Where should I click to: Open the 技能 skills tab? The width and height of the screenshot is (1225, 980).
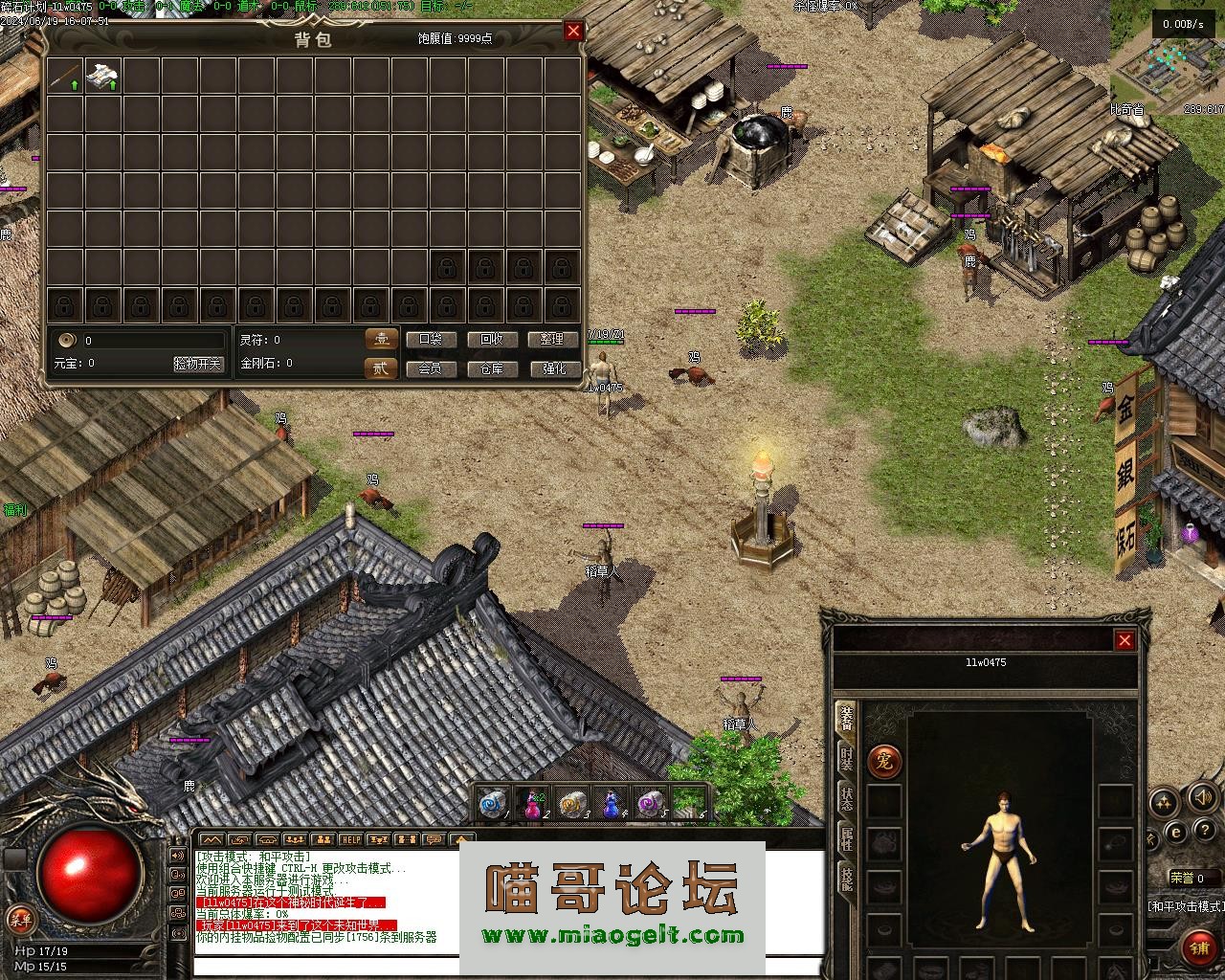[846, 878]
